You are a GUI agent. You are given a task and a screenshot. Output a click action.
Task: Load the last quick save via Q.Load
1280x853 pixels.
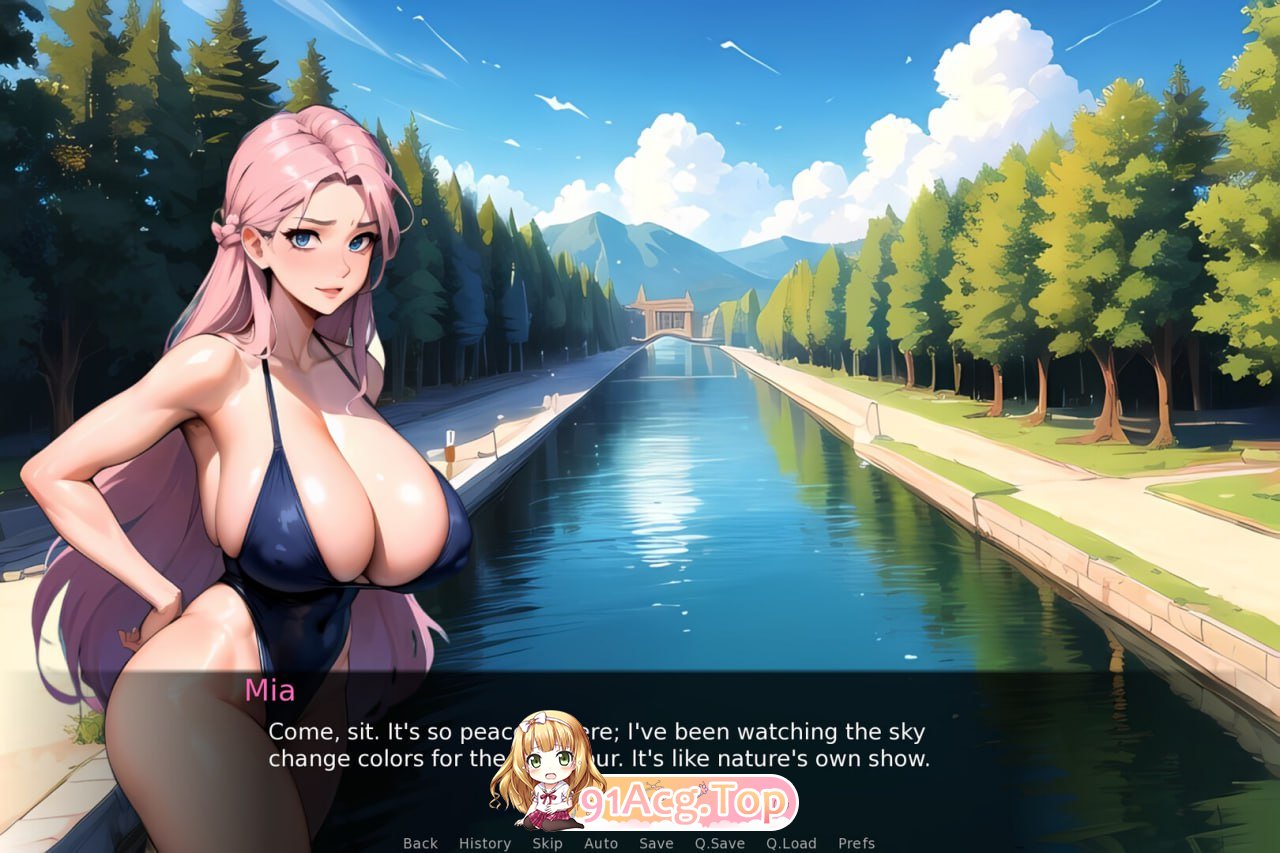coord(791,843)
